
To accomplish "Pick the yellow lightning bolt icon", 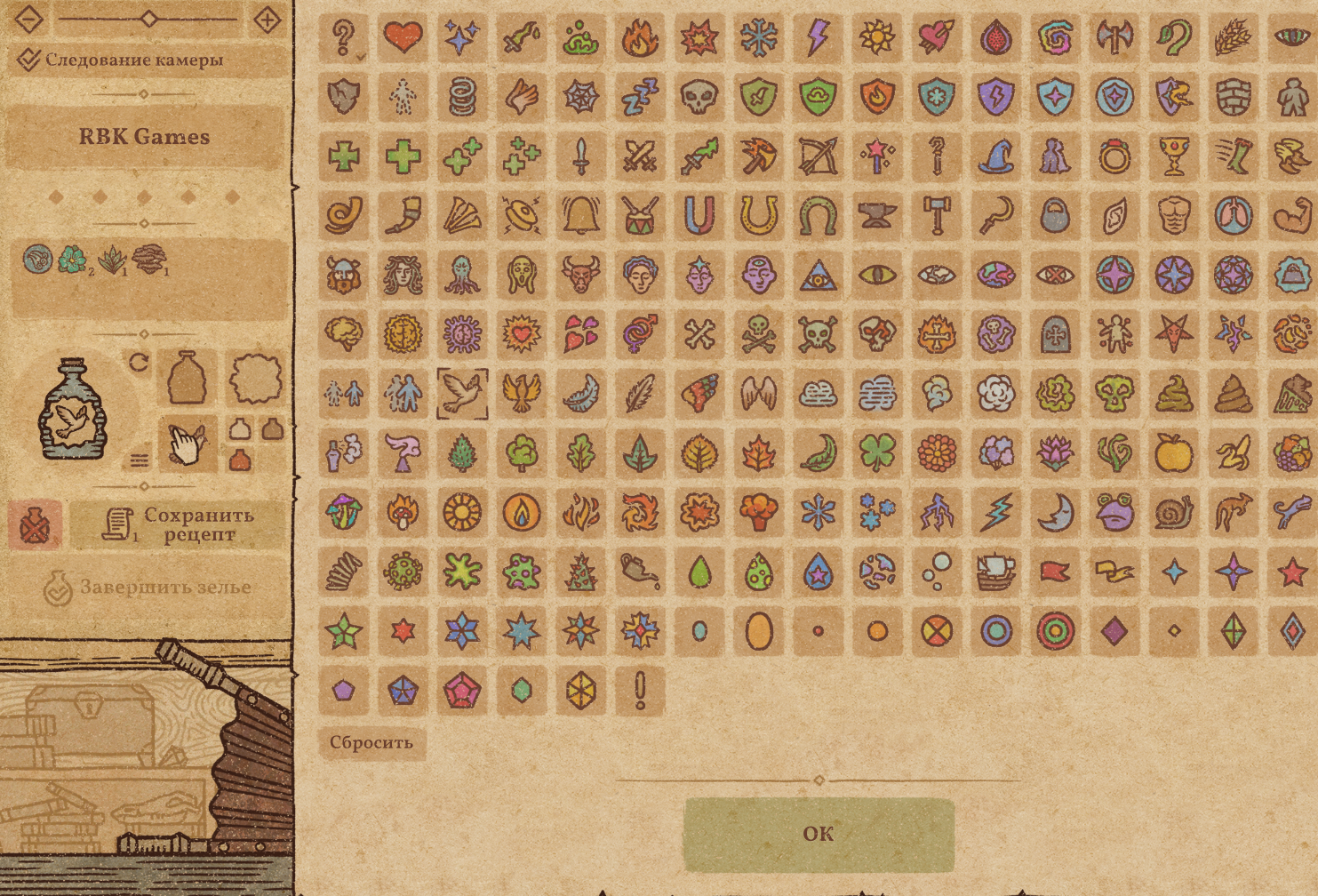I will point(818,37).
